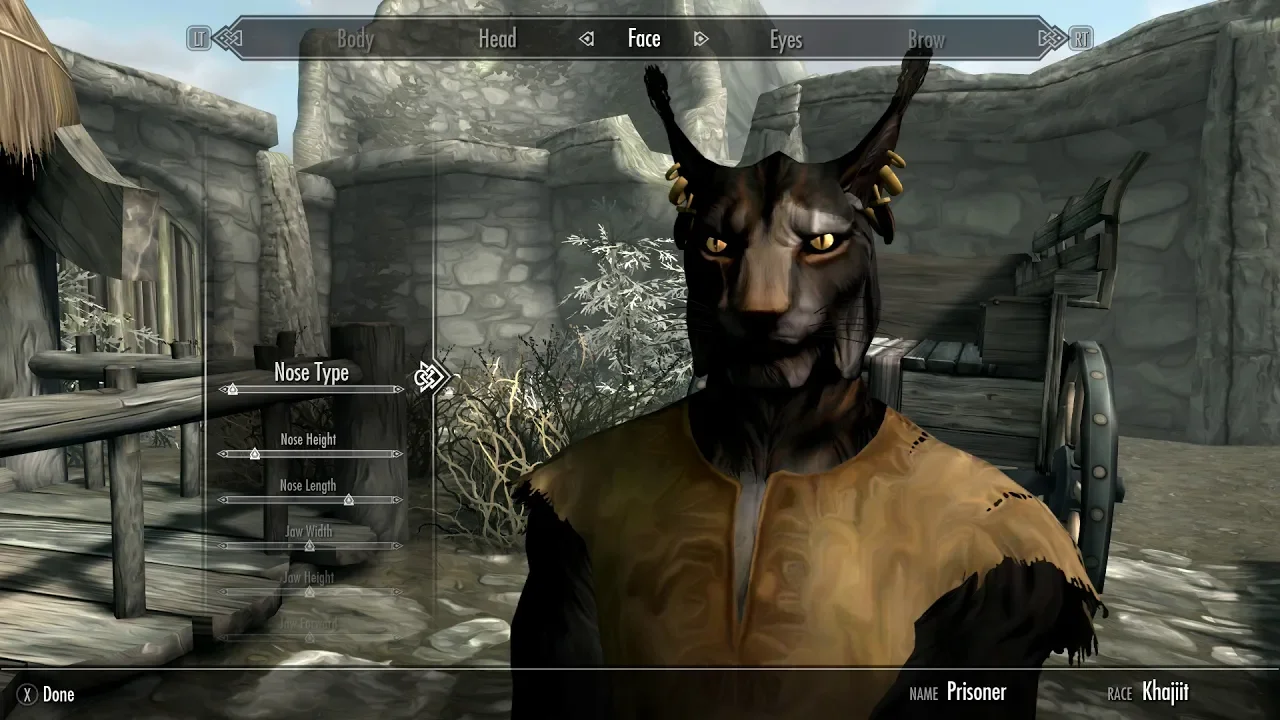Select the Nose Type option label

(x=311, y=373)
